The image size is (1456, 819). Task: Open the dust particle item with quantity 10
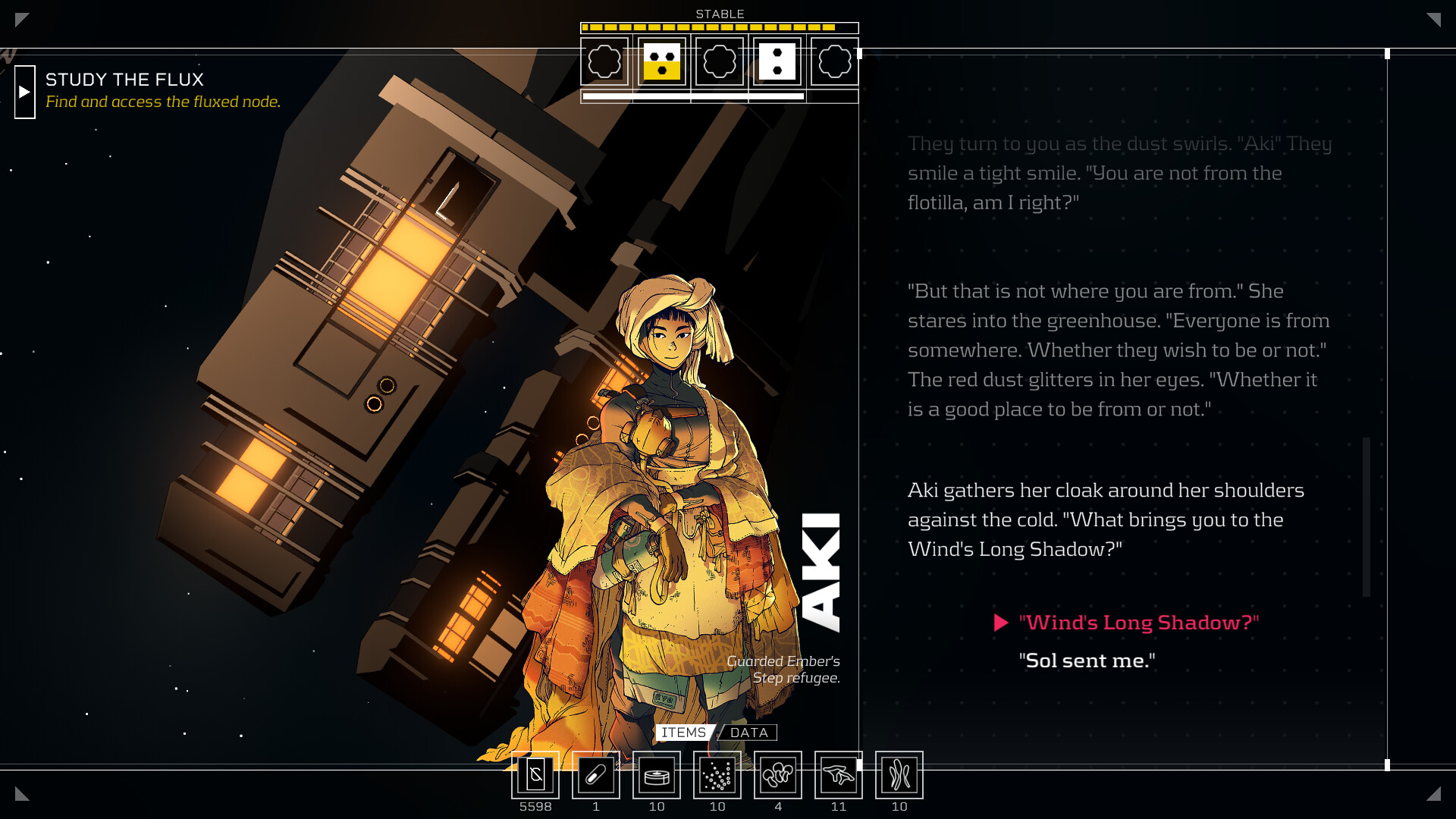[x=717, y=775]
